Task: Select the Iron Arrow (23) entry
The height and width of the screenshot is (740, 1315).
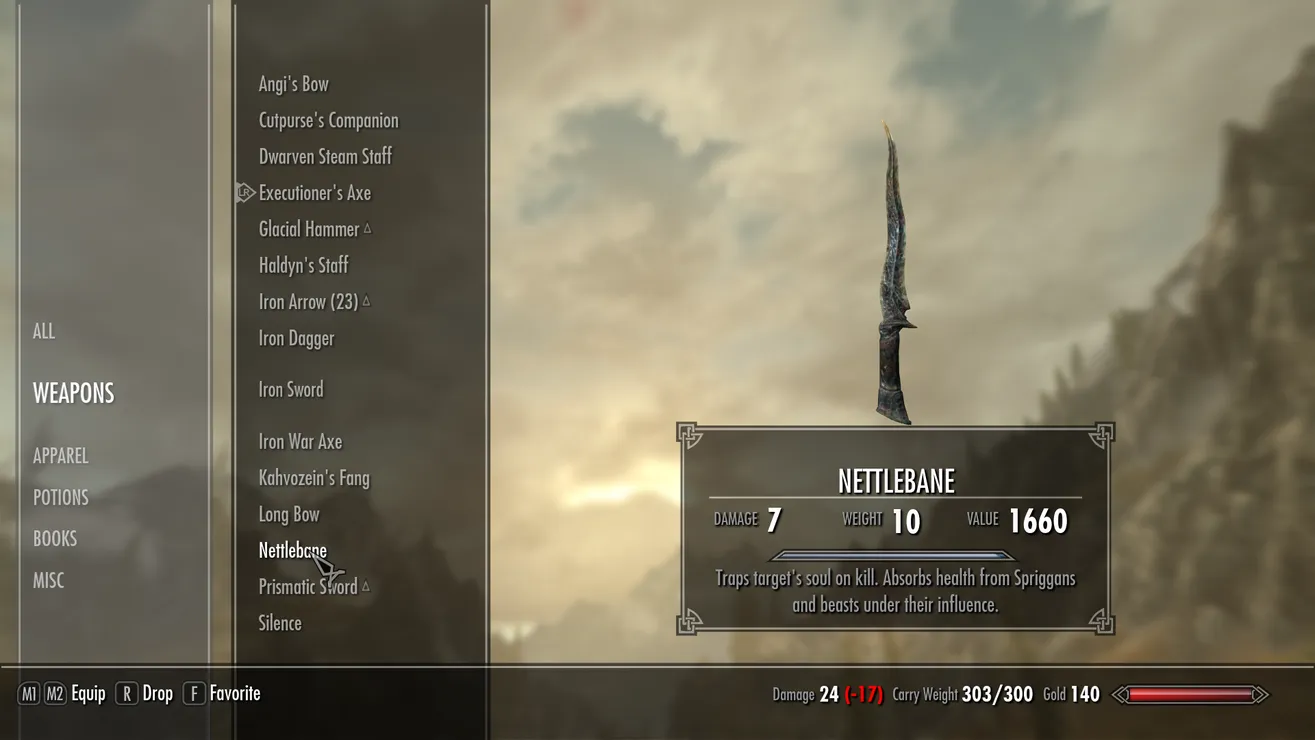Action: click(308, 302)
